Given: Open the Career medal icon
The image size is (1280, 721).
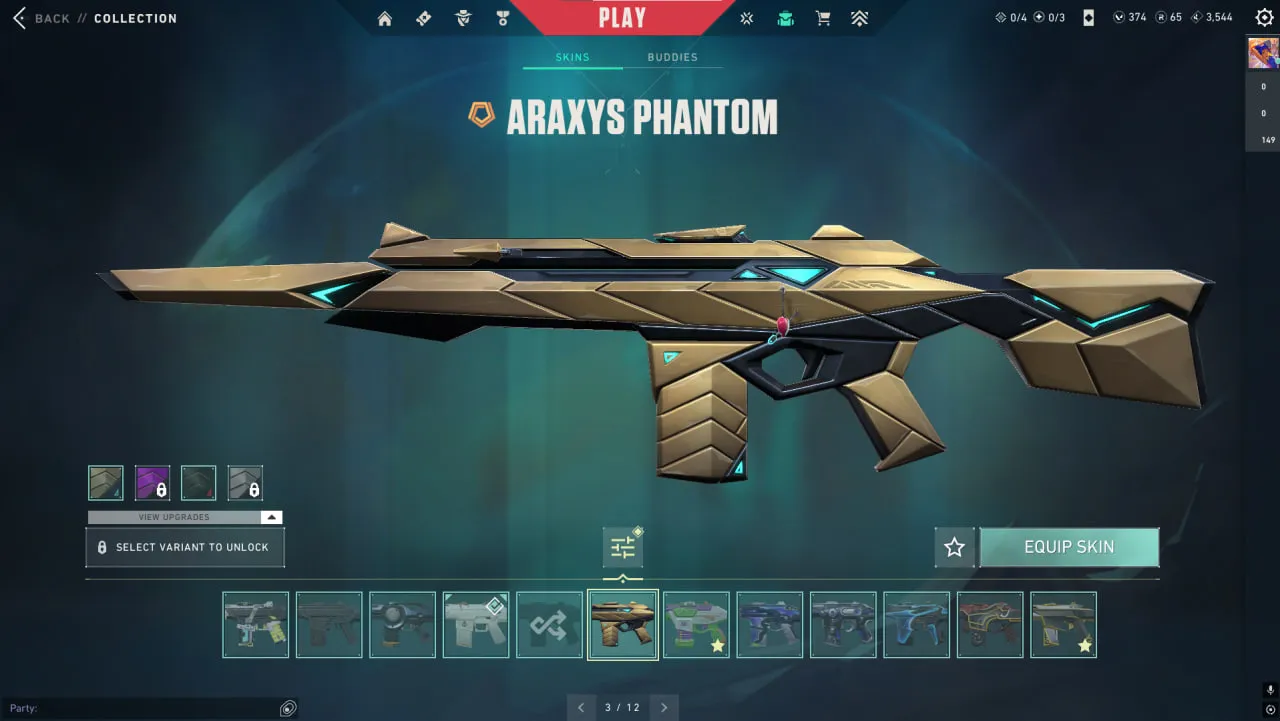Looking at the screenshot, I should 503,17.
